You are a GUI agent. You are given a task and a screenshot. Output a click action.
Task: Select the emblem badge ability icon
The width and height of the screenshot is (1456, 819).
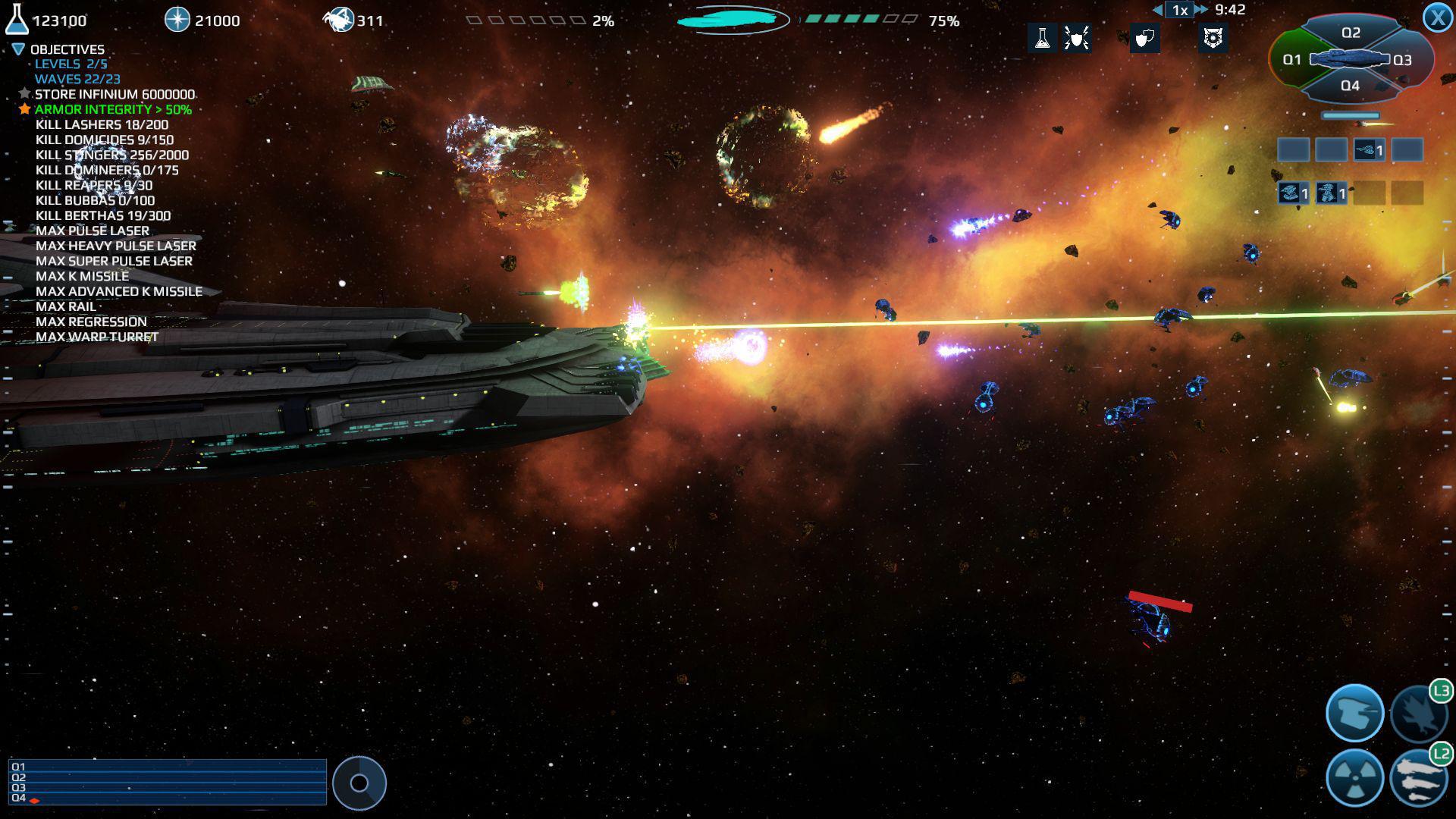[x=1213, y=37]
